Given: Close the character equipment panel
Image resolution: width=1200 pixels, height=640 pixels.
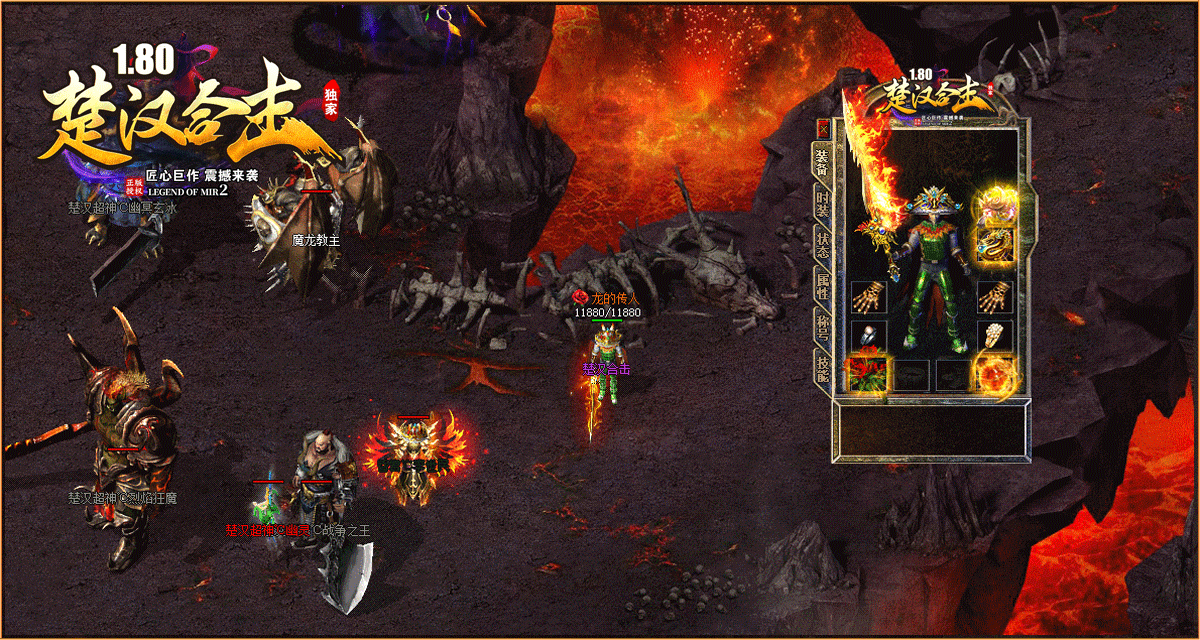Looking at the screenshot, I should 823,129.
